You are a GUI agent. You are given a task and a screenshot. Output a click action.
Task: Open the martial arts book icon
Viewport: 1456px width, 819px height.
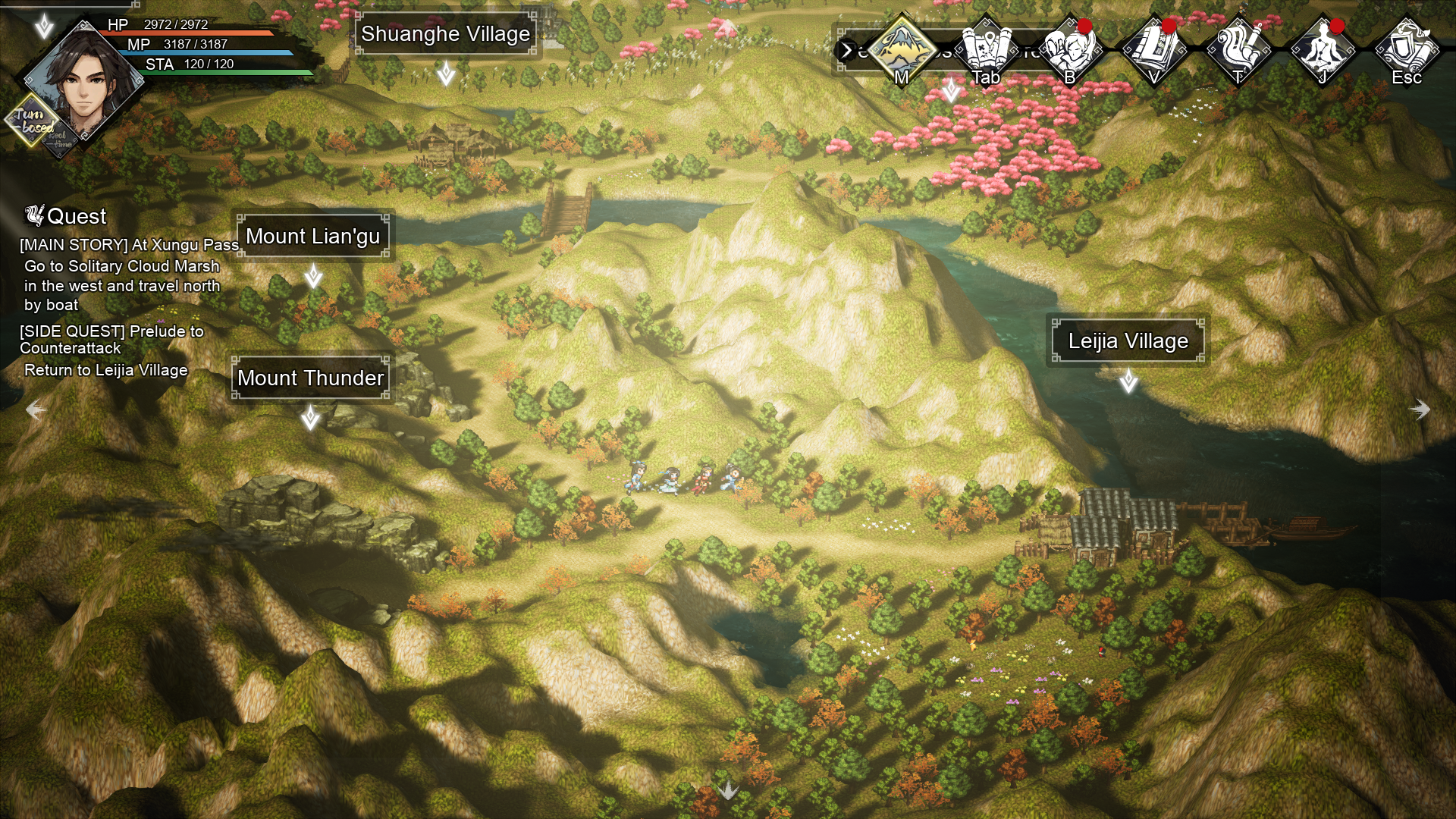[x=1154, y=49]
